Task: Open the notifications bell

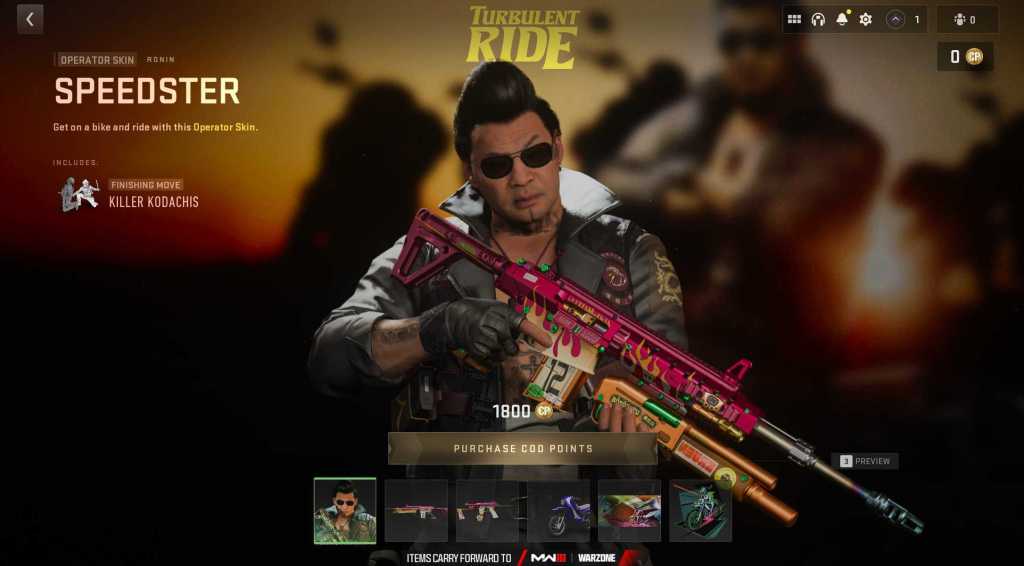Action: (x=842, y=19)
